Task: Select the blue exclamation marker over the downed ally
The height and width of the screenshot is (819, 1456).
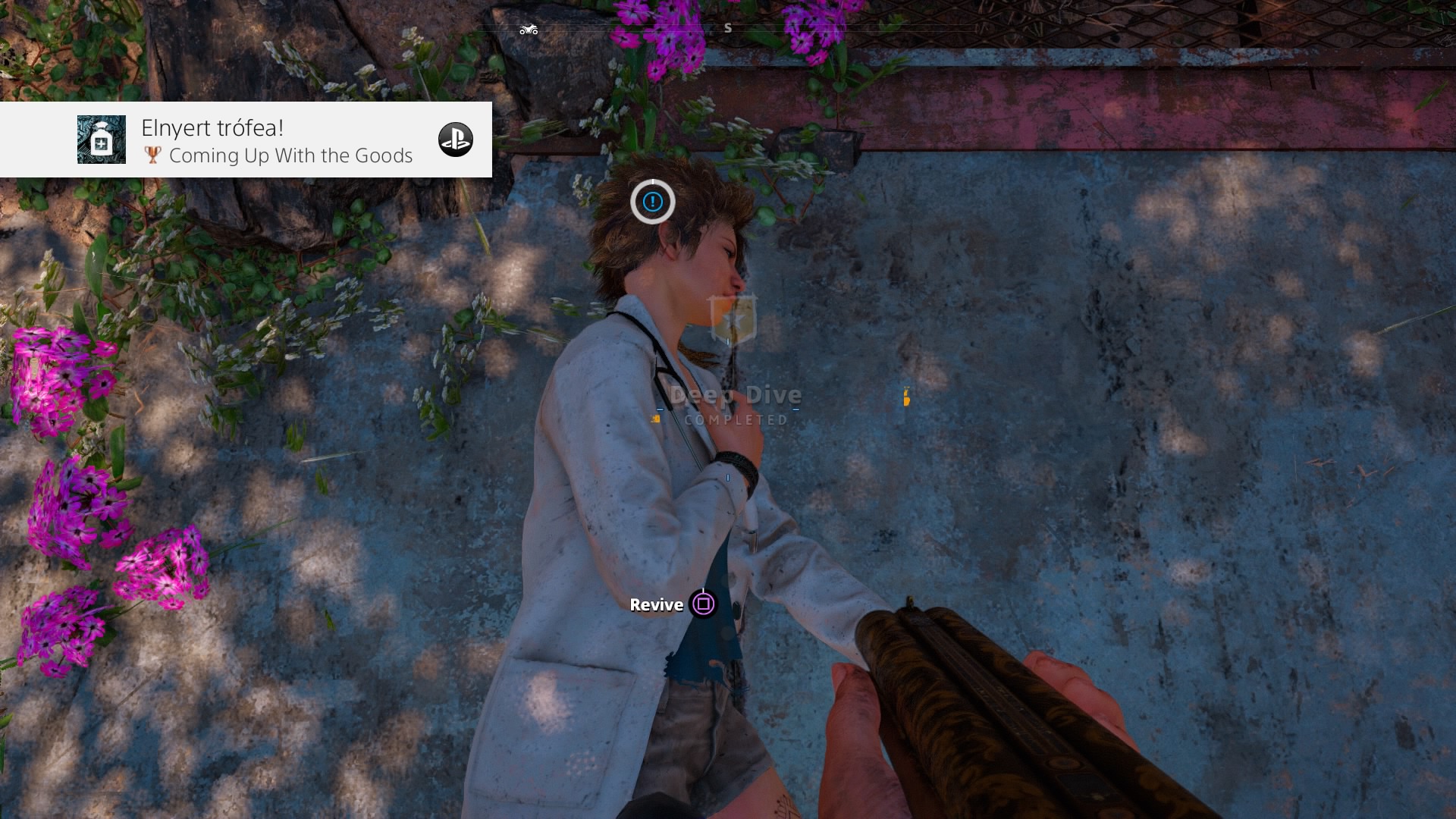Action: (652, 202)
